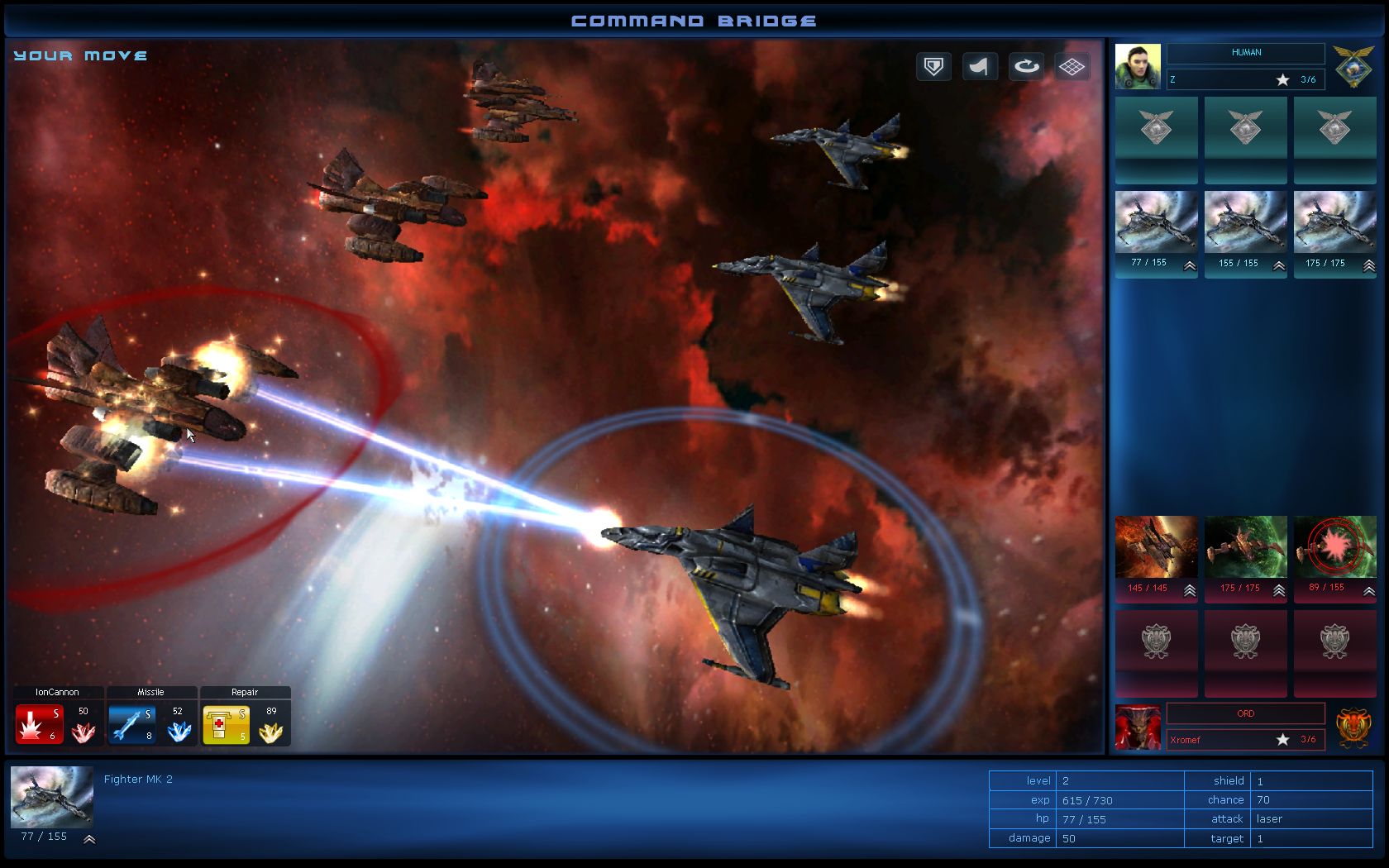The image size is (1389, 868).
Task: Click the YOUR MOVE indicator
Action: pos(79,55)
